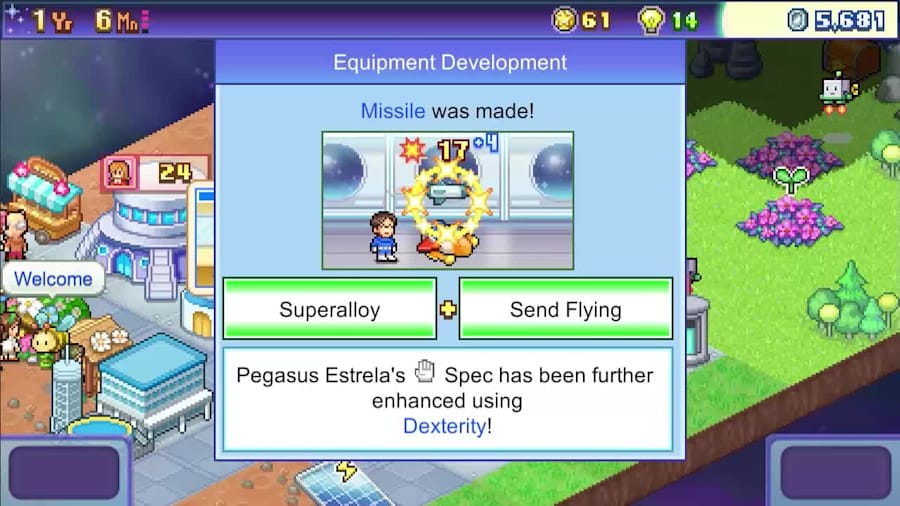Viewport: 900px width, 506px height.
Task: Click the Missile creation preview image
Action: pos(448,200)
